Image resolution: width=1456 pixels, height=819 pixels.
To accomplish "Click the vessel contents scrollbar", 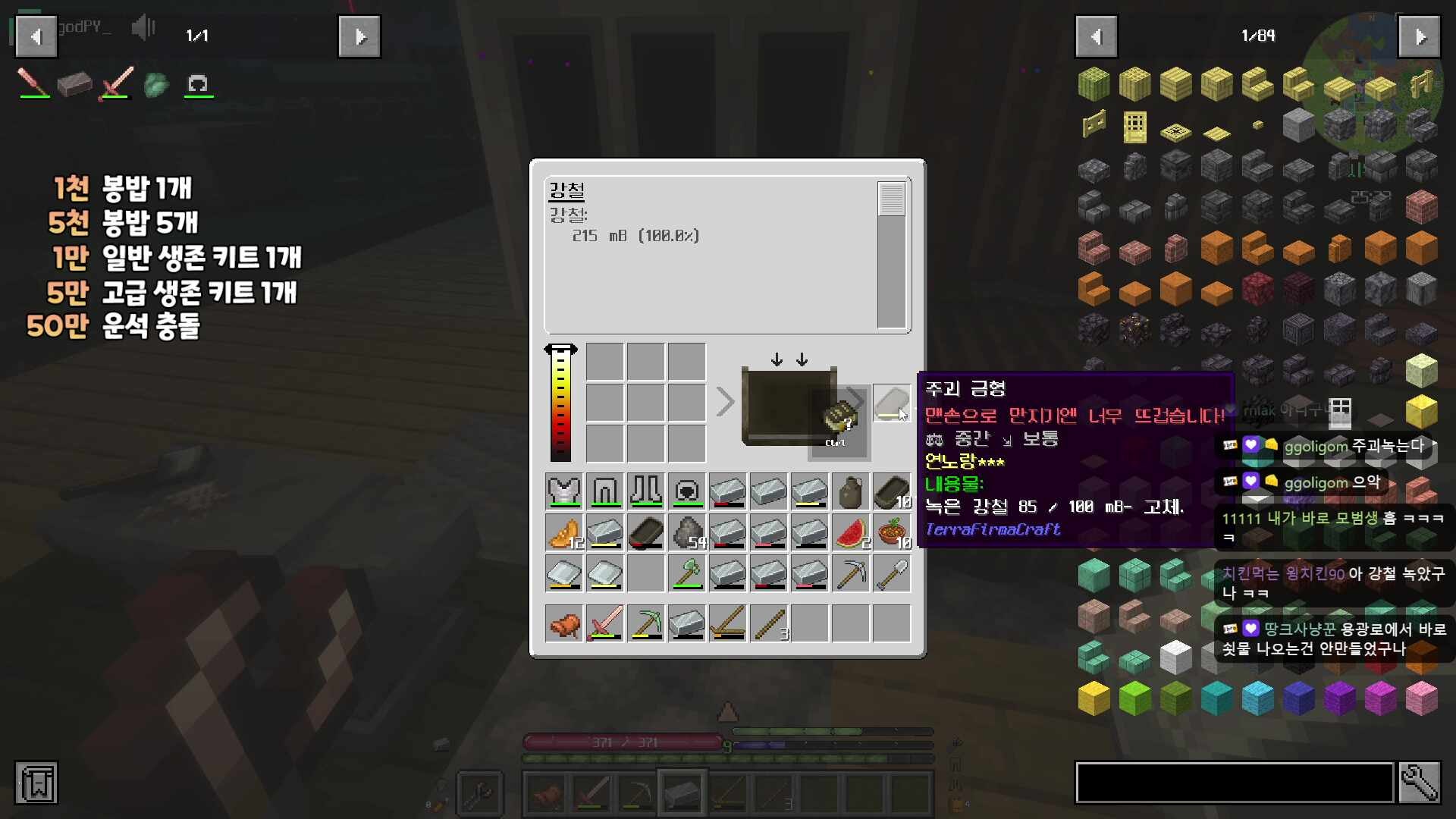I will [x=891, y=255].
